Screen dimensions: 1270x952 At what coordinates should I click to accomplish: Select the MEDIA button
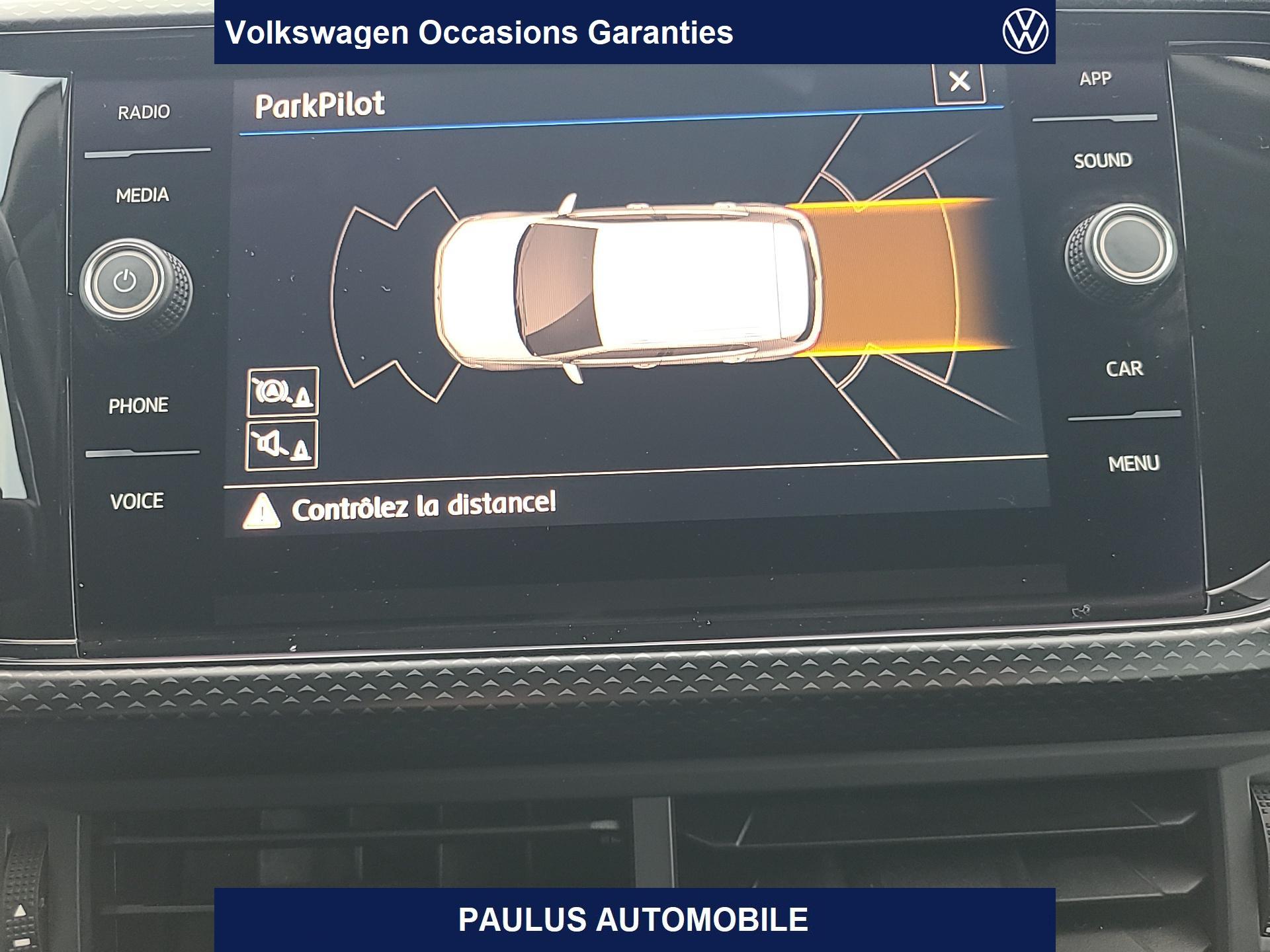[x=142, y=195]
